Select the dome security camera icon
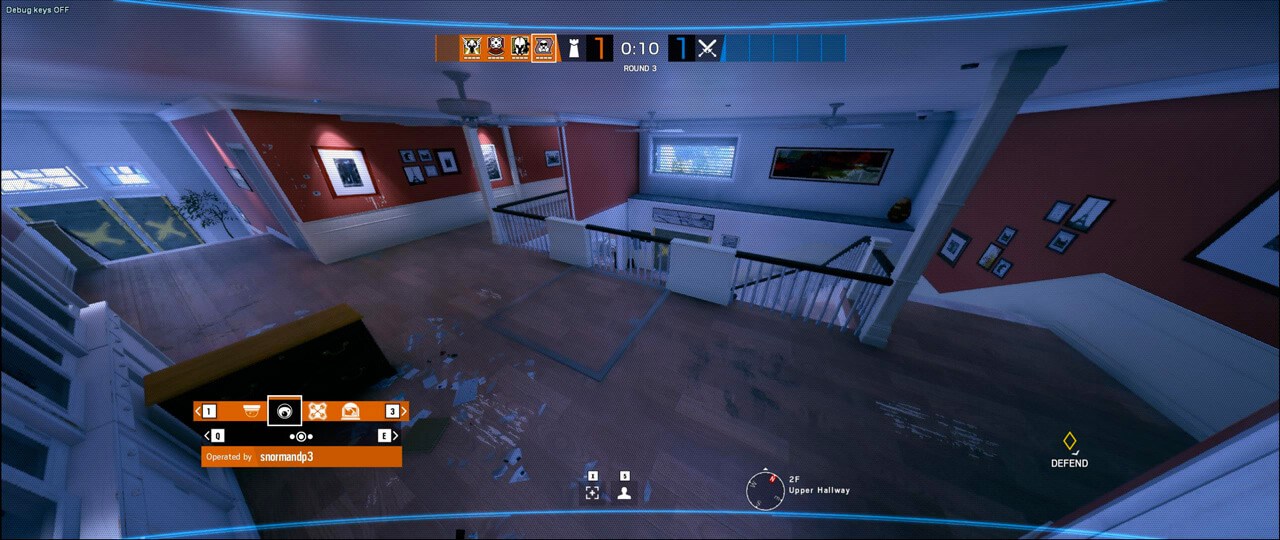The width and height of the screenshot is (1280, 540). (x=251, y=411)
